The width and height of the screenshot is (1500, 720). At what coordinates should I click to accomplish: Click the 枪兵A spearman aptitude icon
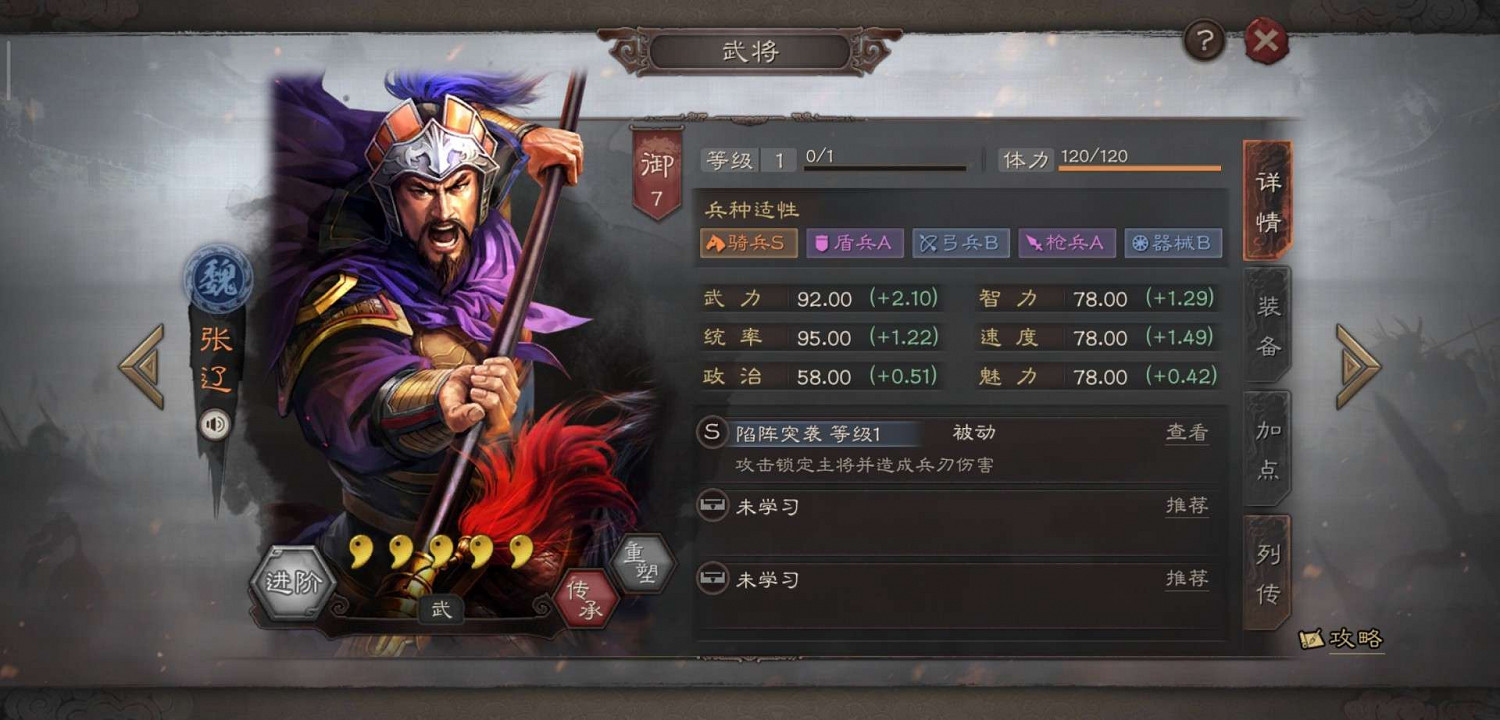[1067, 242]
